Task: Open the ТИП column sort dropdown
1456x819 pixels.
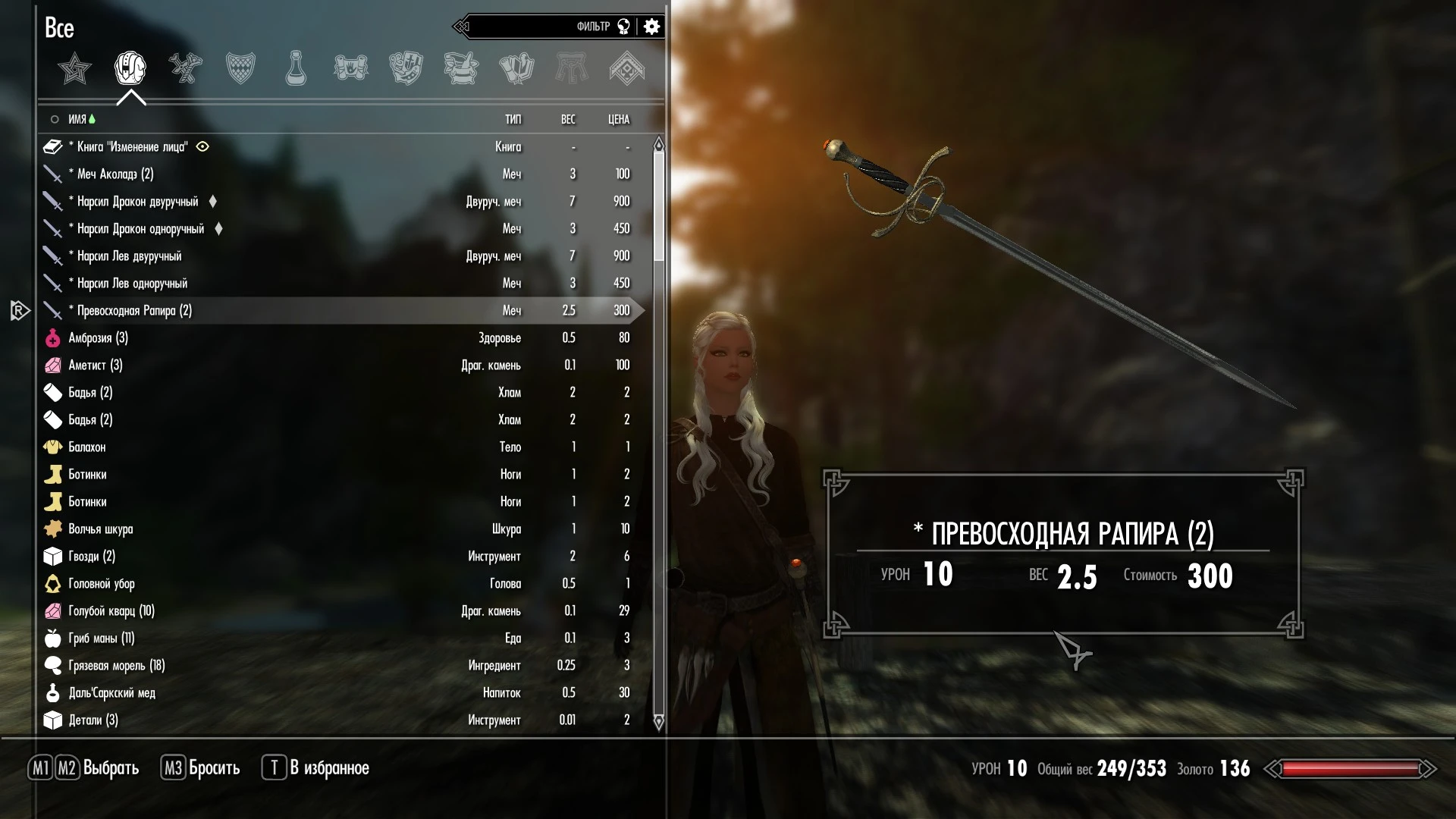Action: click(x=512, y=119)
